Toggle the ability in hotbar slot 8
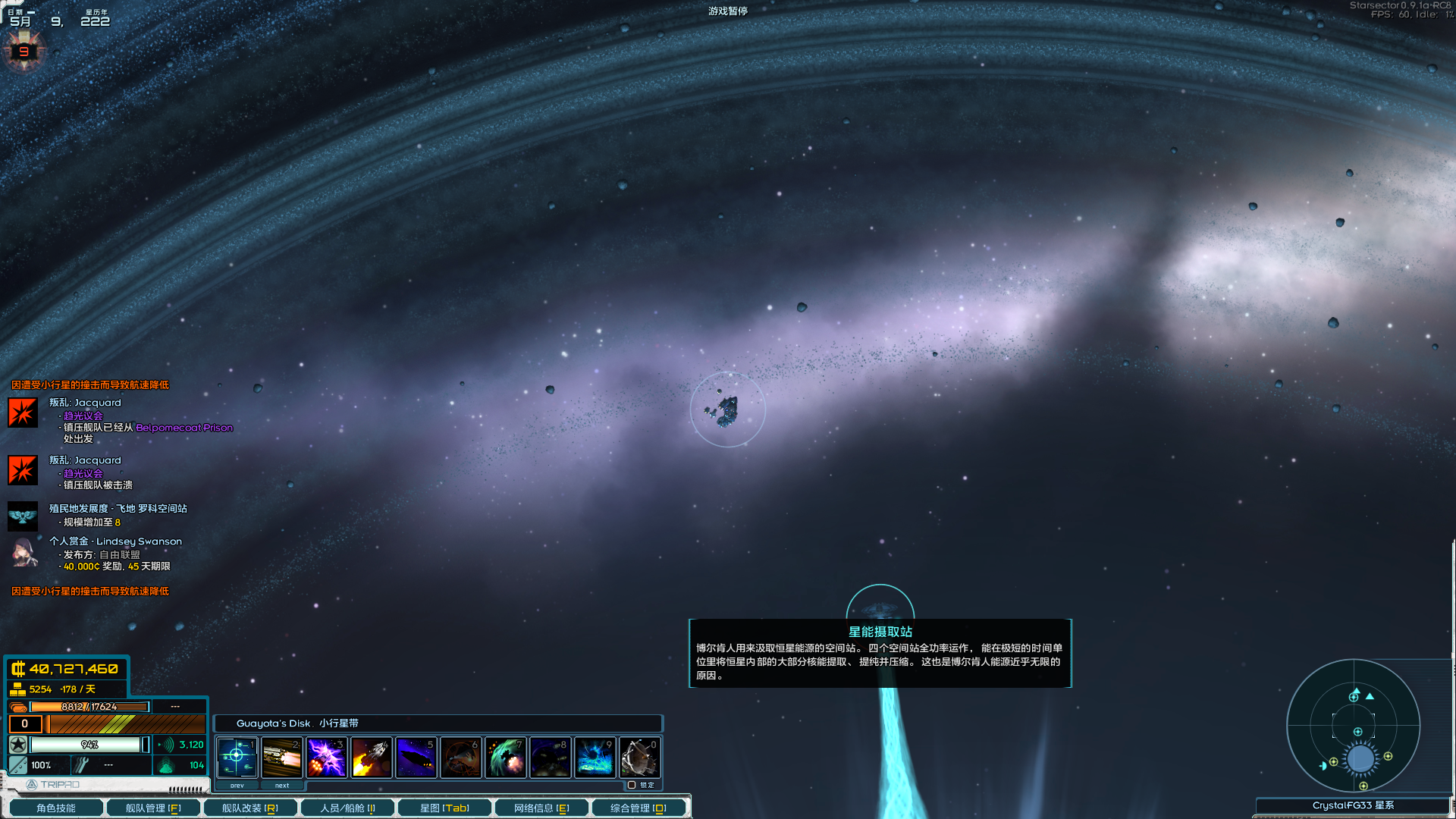This screenshot has width=1456, height=819. (550, 758)
